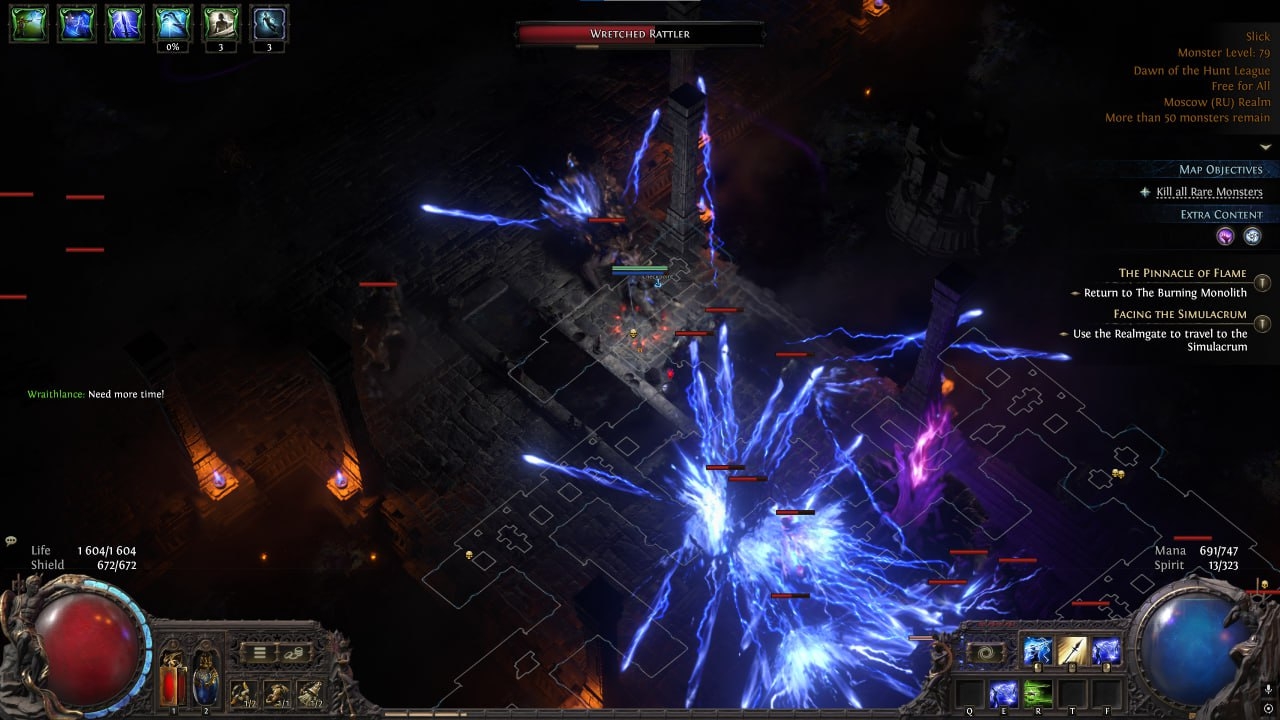
Task: Select the pale standing figure buff icon
Action: coord(221,24)
